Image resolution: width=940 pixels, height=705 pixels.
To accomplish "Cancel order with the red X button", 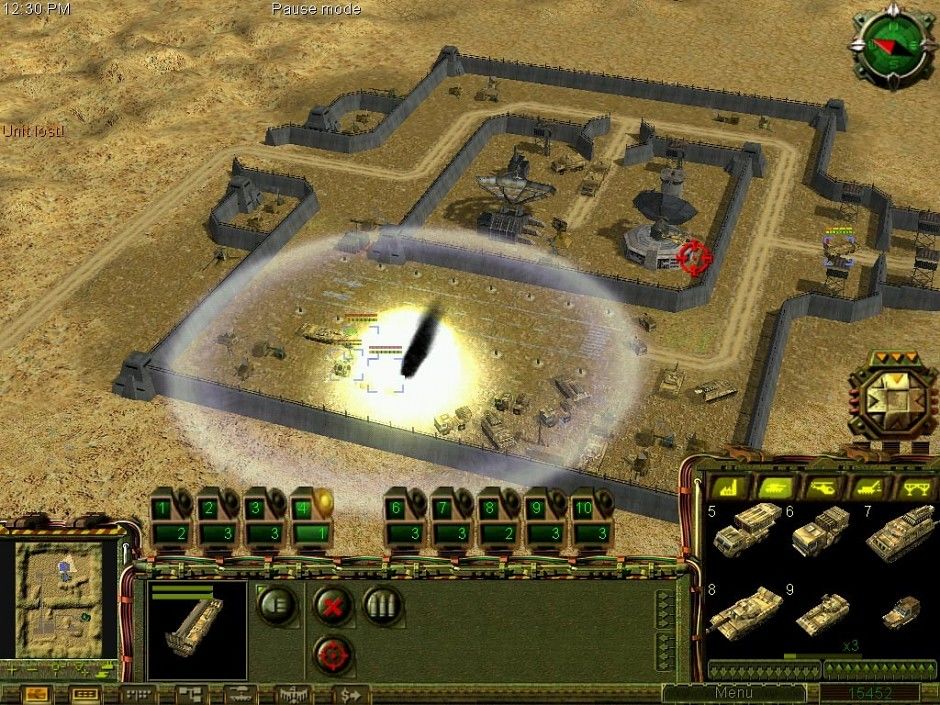I will (x=331, y=605).
